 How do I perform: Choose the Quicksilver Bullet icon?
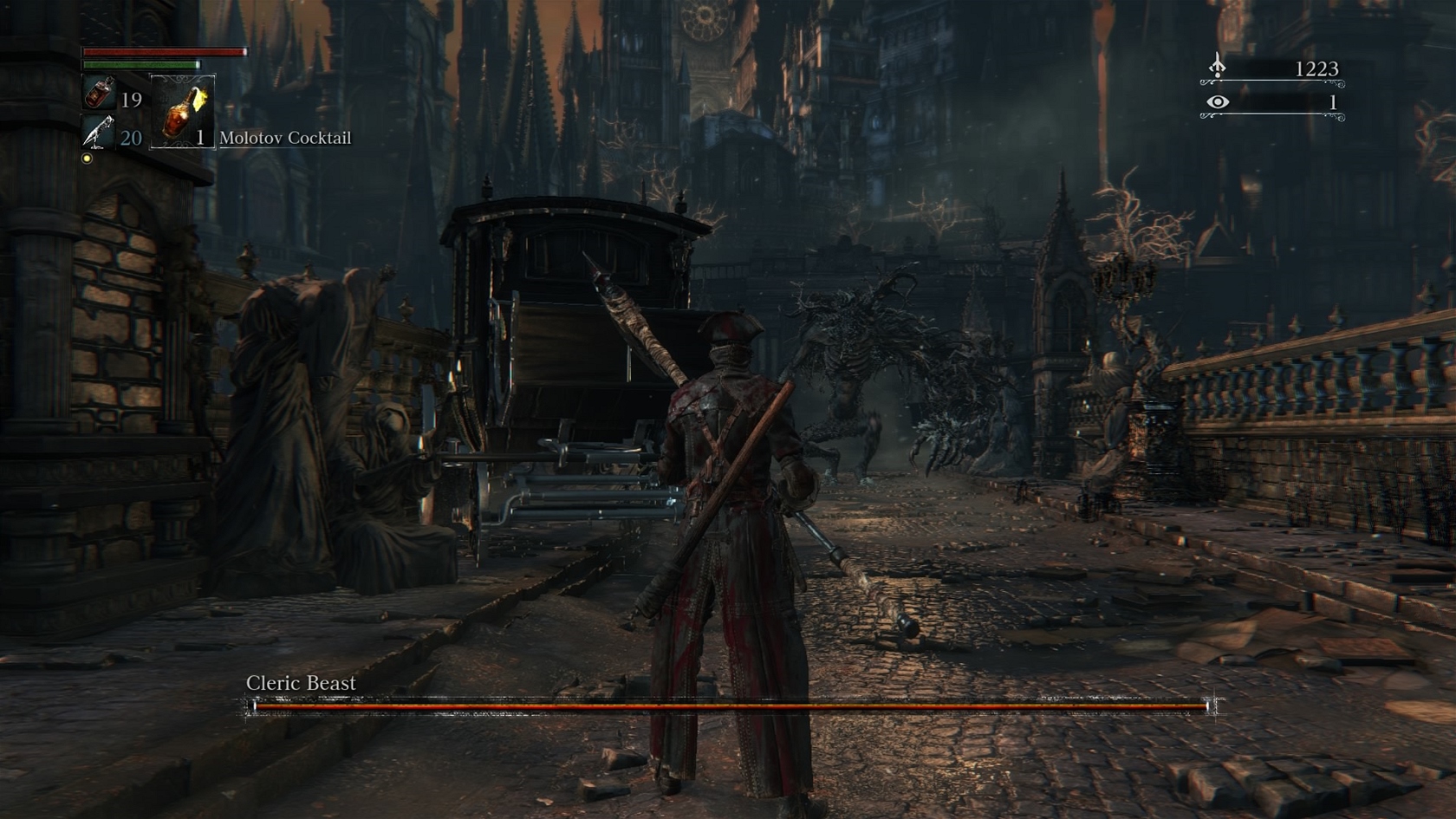coord(98,133)
